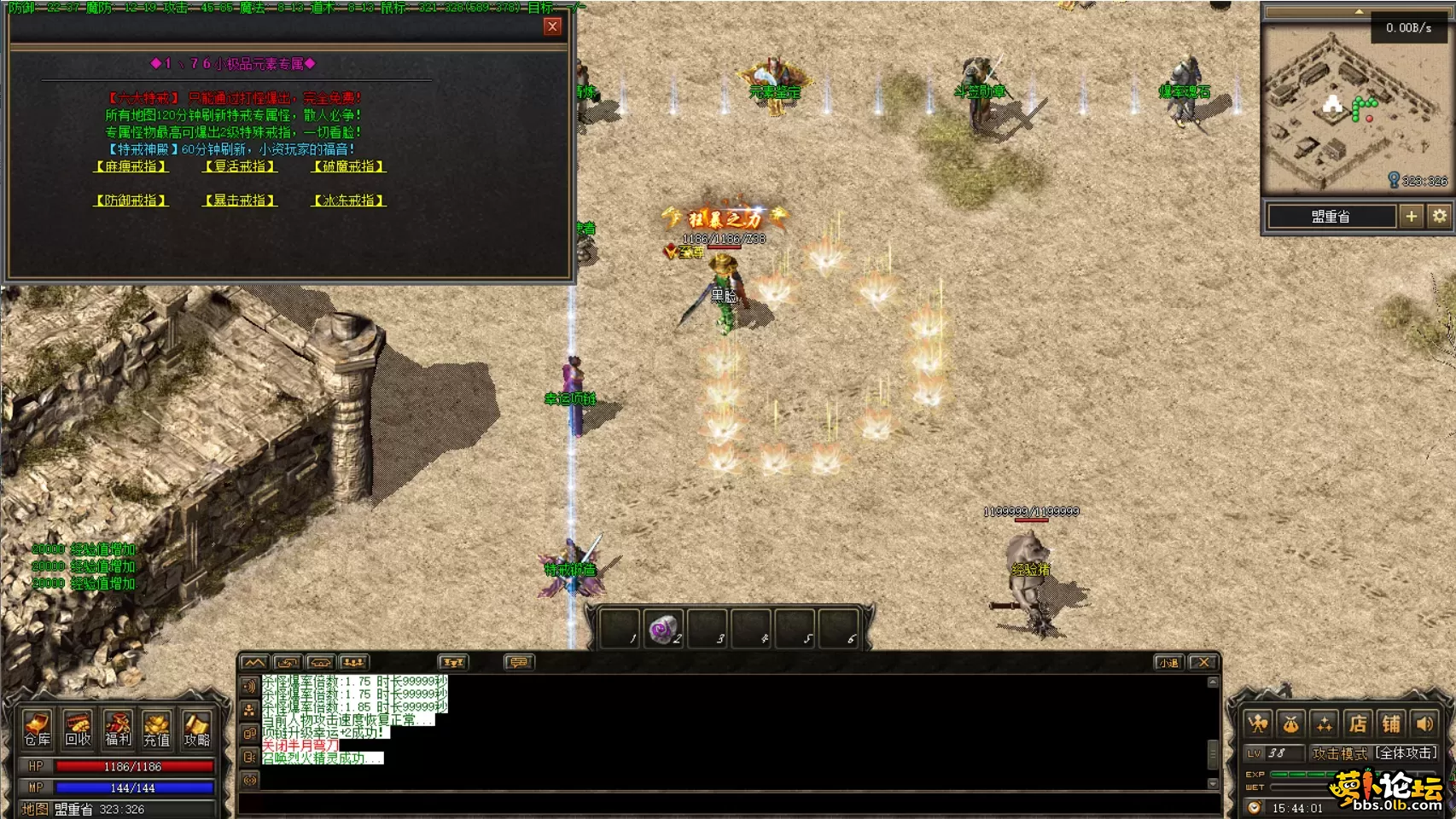Close the special ring info dialog
The width and height of the screenshot is (1456, 819).
(x=552, y=26)
